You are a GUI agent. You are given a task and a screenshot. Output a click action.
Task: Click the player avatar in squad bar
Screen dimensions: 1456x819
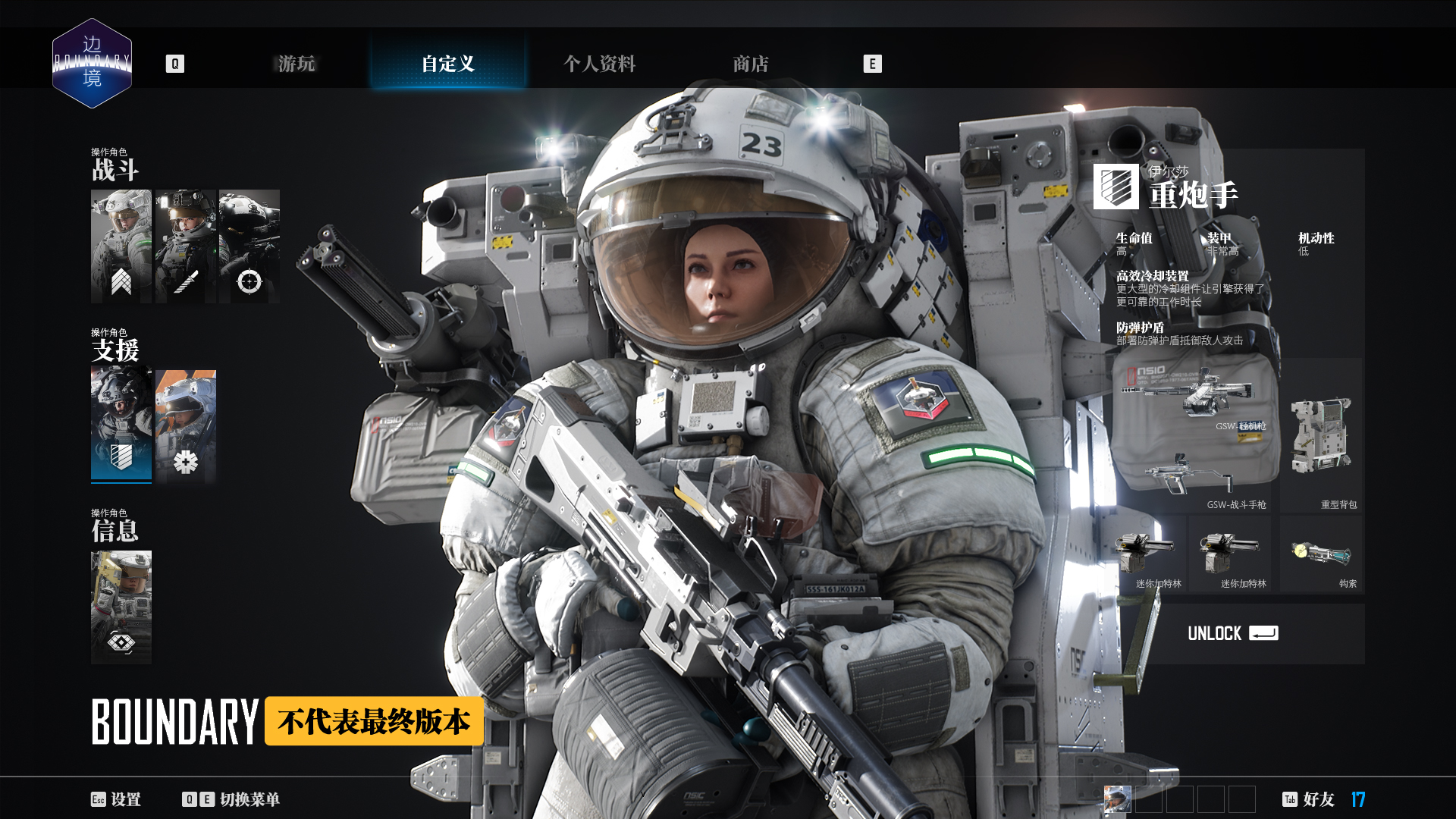[1117, 799]
